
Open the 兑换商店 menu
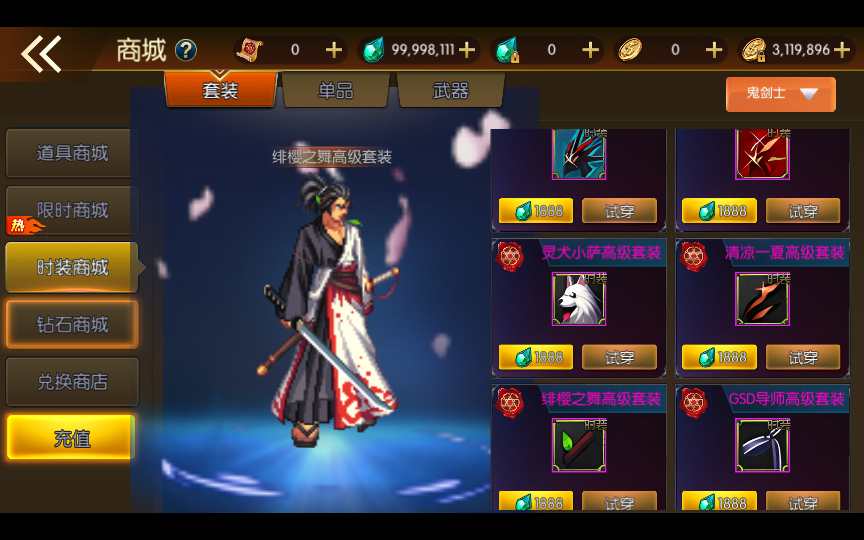click(x=71, y=382)
